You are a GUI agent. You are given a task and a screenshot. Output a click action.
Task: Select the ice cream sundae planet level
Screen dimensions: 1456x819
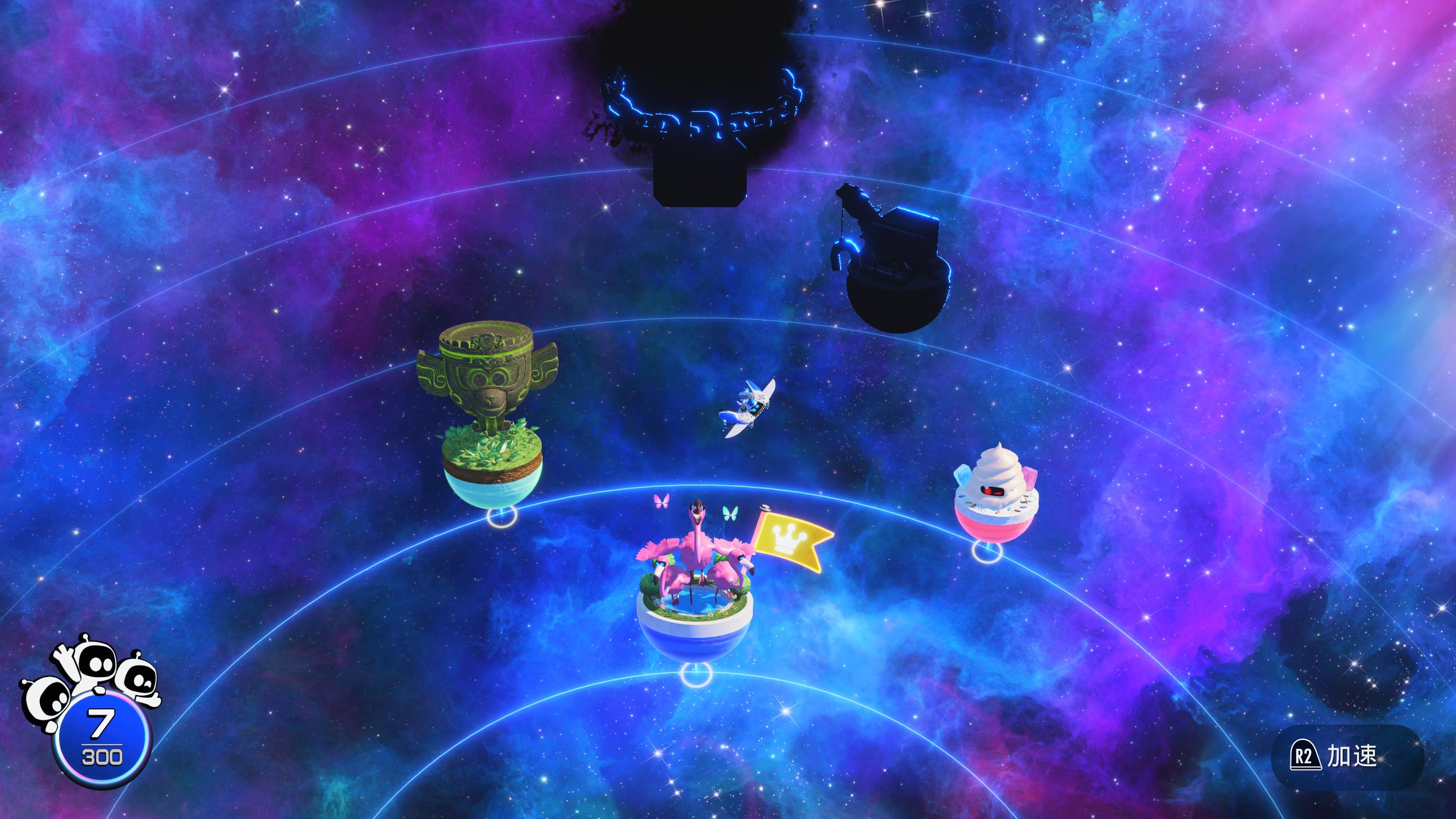coord(996,497)
